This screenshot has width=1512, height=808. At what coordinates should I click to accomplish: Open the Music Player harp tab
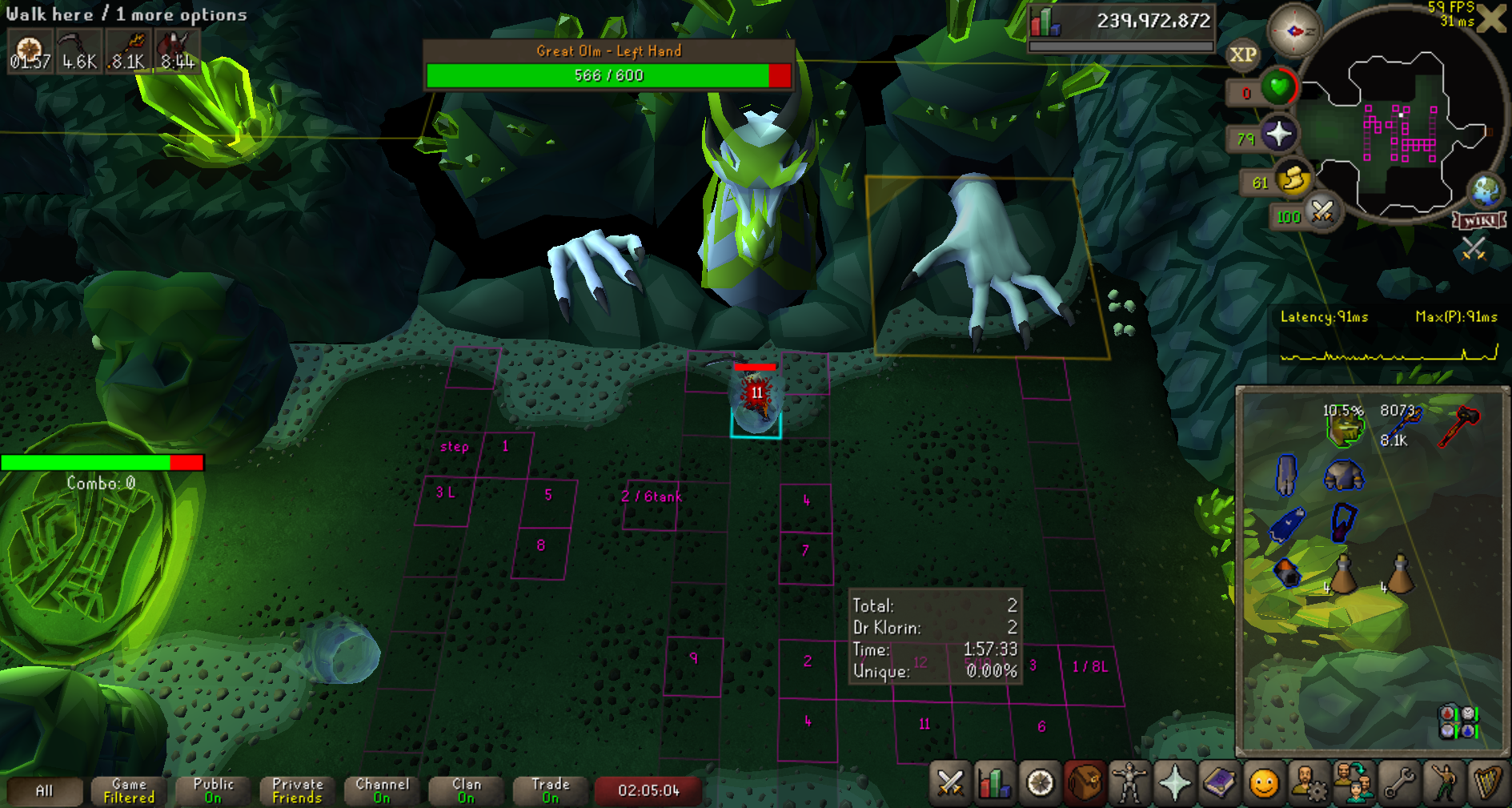1488,783
